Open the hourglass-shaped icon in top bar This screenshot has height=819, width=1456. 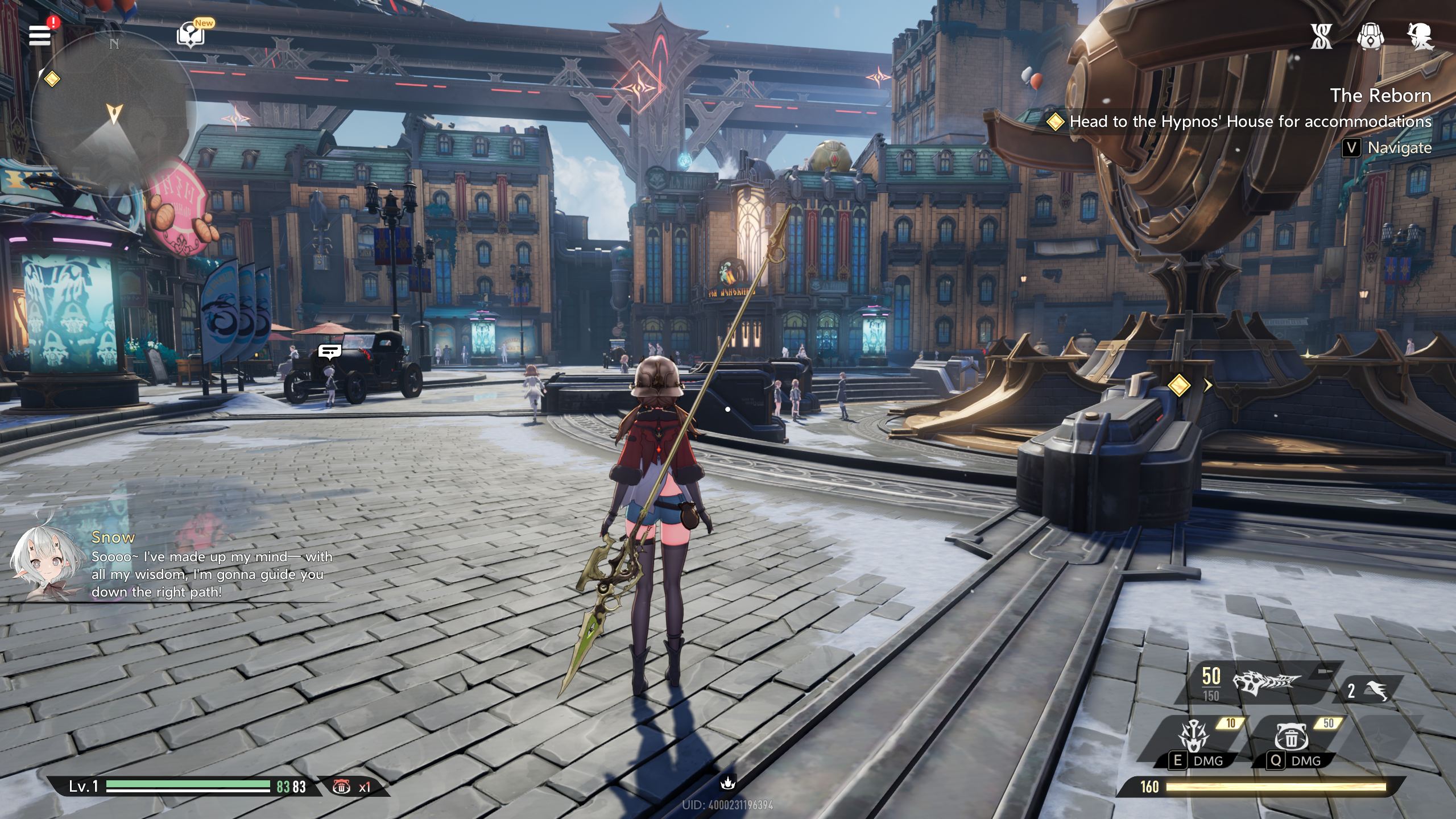click(1321, 36)
